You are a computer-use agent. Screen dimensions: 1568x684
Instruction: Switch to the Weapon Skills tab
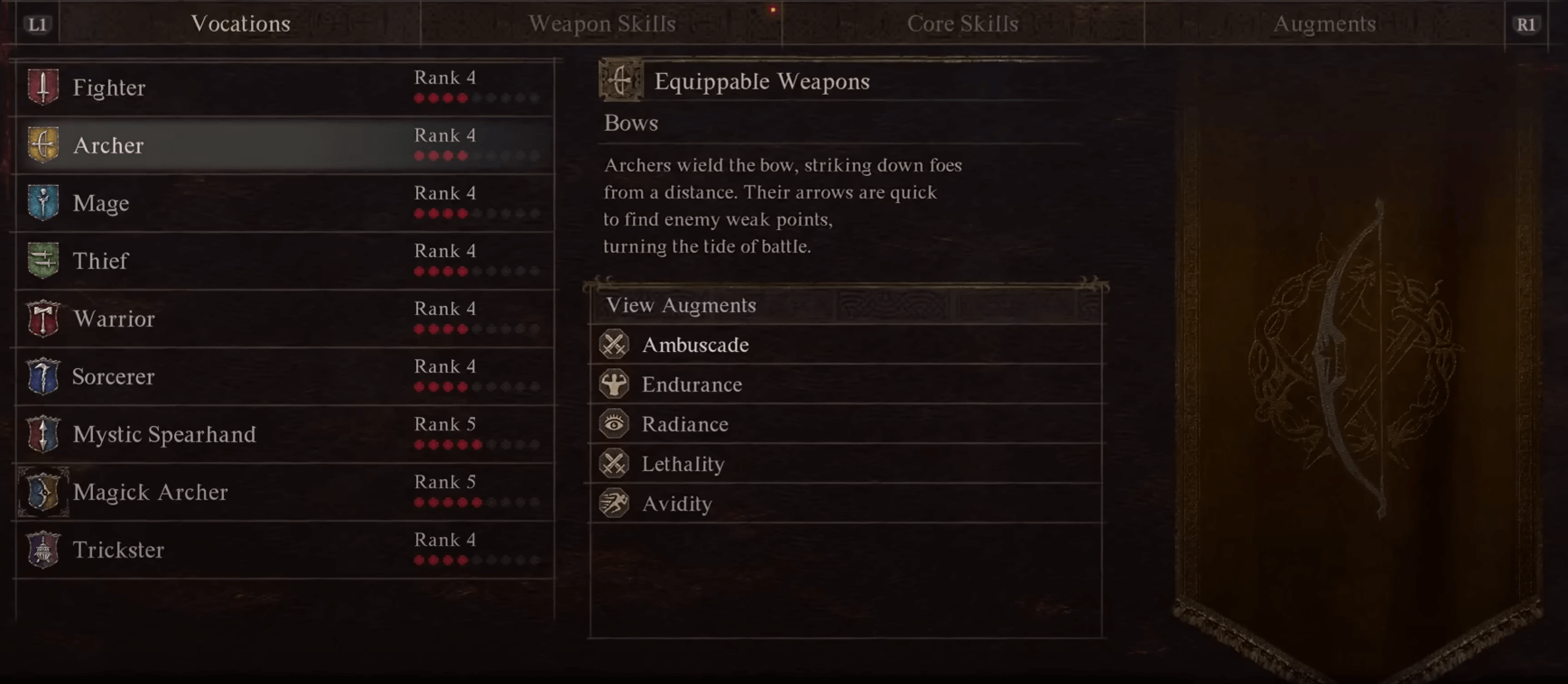pyautogui.click(x=602, y=23)
